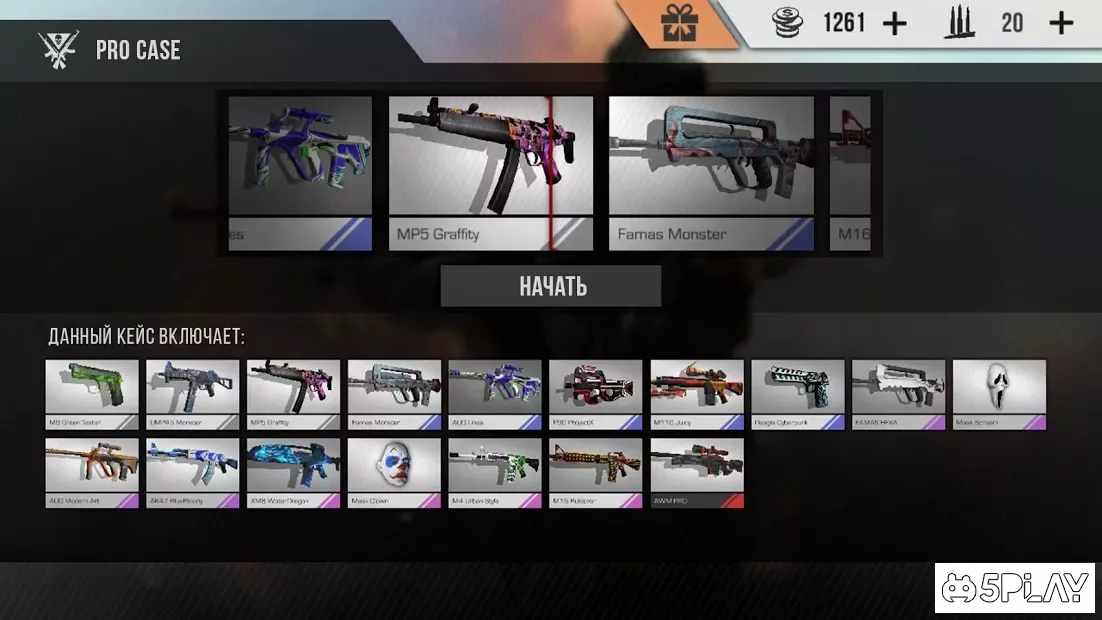Select the Mask Scream item
Screen dimensions: 1102x620
(999, 393)
